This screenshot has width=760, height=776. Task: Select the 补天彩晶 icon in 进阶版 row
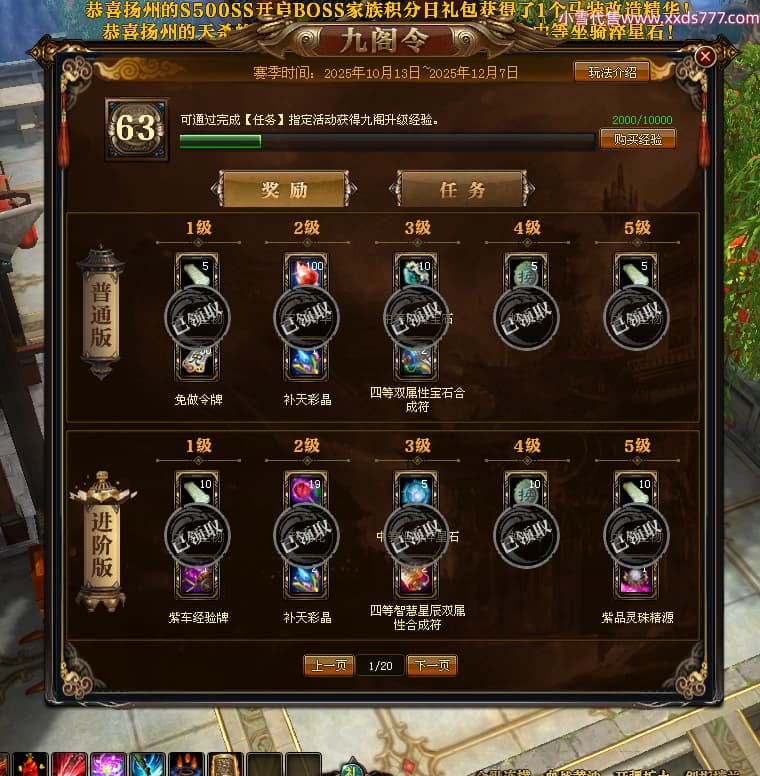click(306, 579)
